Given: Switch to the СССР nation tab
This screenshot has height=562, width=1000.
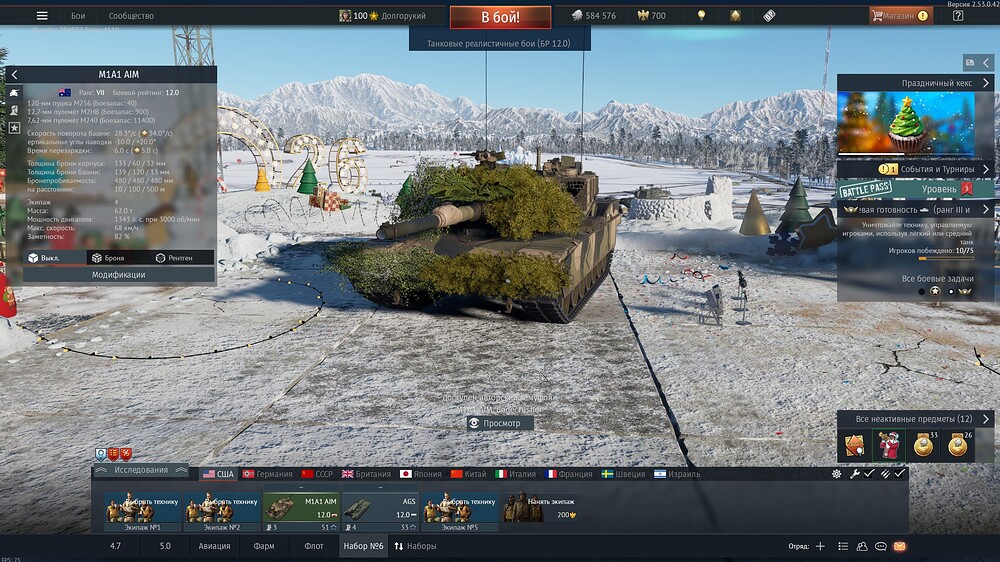Looking at the screenshot, I should point(317,474).
